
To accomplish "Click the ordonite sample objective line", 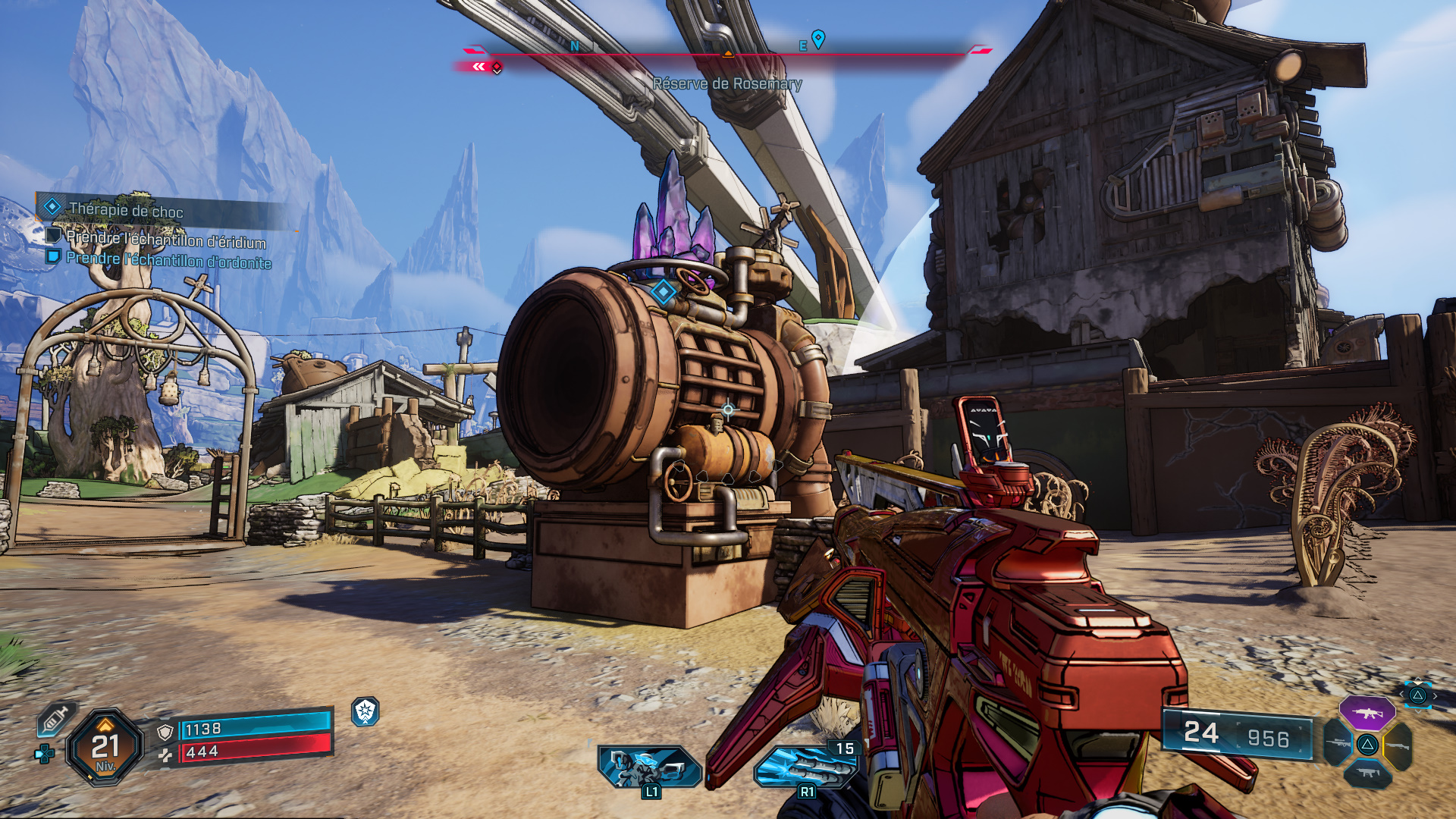I will coord(168,260).
